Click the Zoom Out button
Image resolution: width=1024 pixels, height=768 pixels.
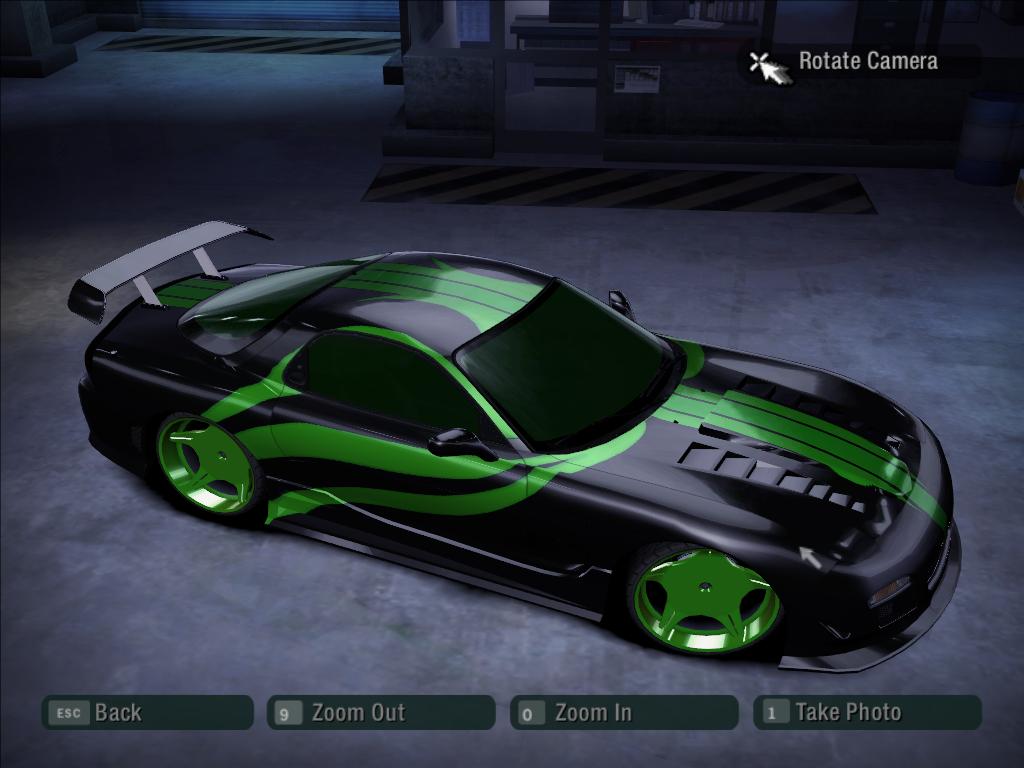381,712
